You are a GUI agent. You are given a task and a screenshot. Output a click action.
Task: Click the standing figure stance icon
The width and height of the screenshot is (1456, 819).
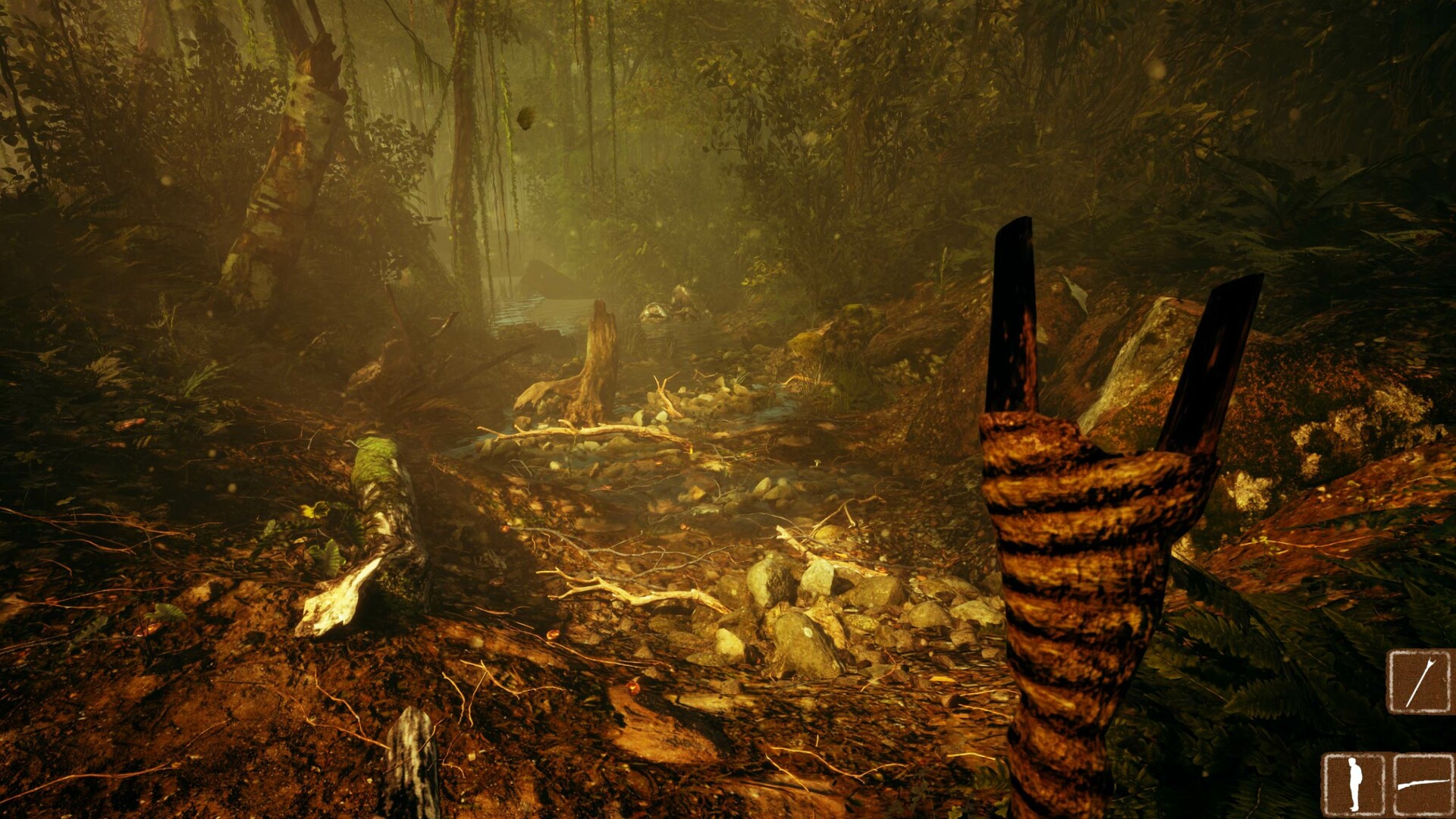pos(1354,784)
